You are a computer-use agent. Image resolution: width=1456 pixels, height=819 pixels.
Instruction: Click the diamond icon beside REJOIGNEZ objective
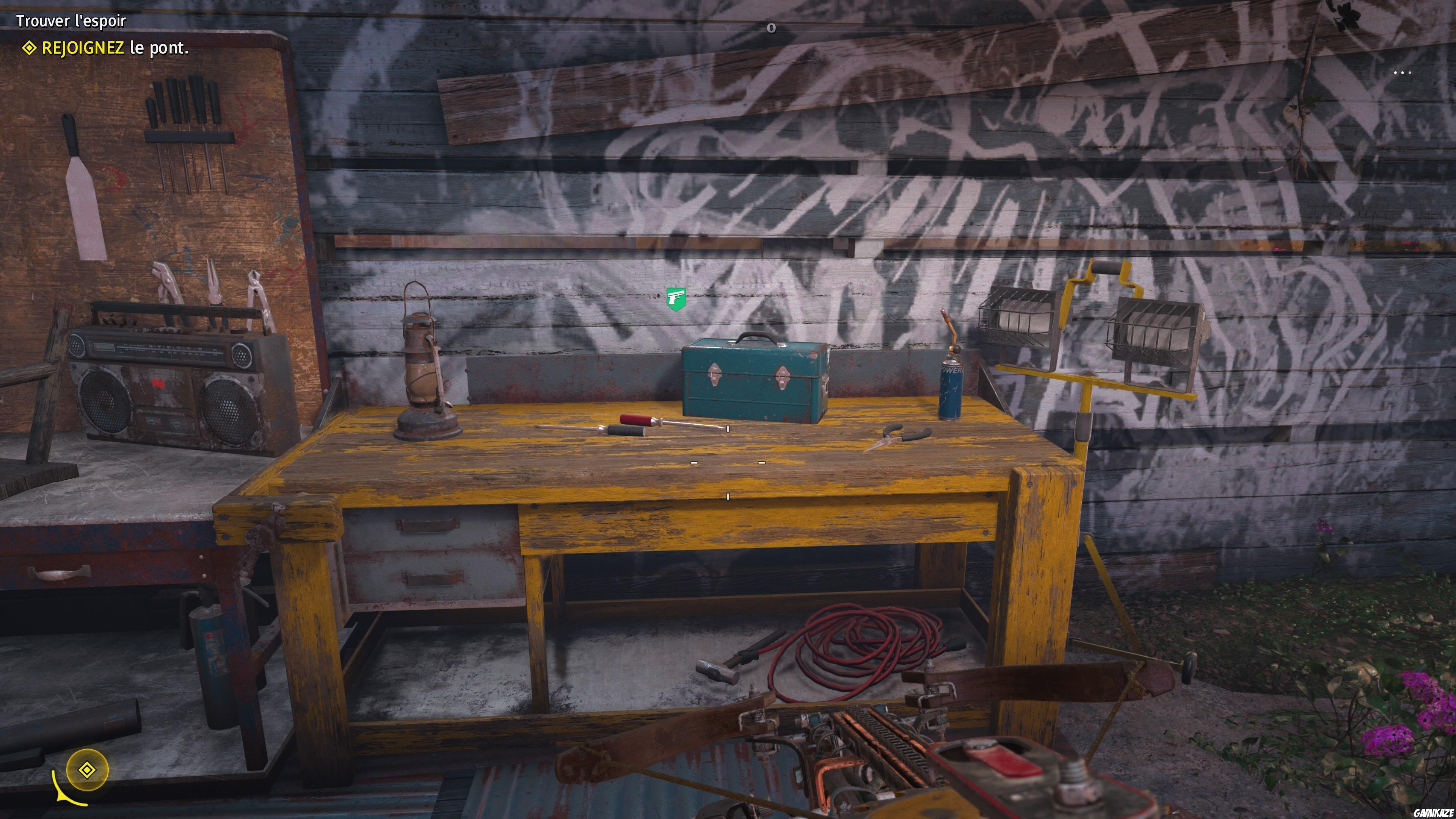[x=30, y=50]
